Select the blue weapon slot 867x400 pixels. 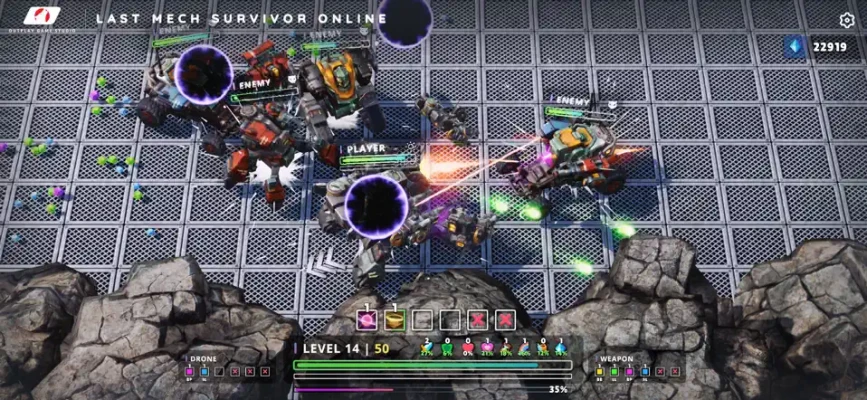pyautogui.click(x=644, y=371)
